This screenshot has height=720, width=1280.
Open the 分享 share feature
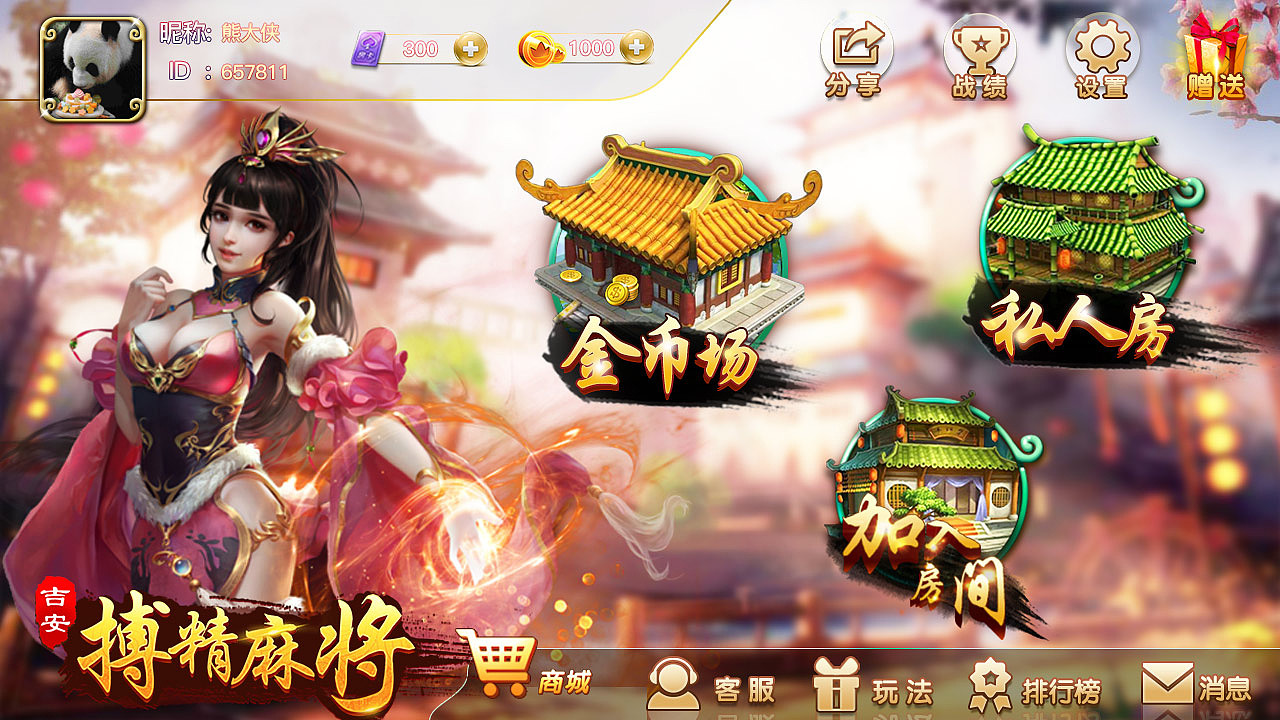[857, 57]
